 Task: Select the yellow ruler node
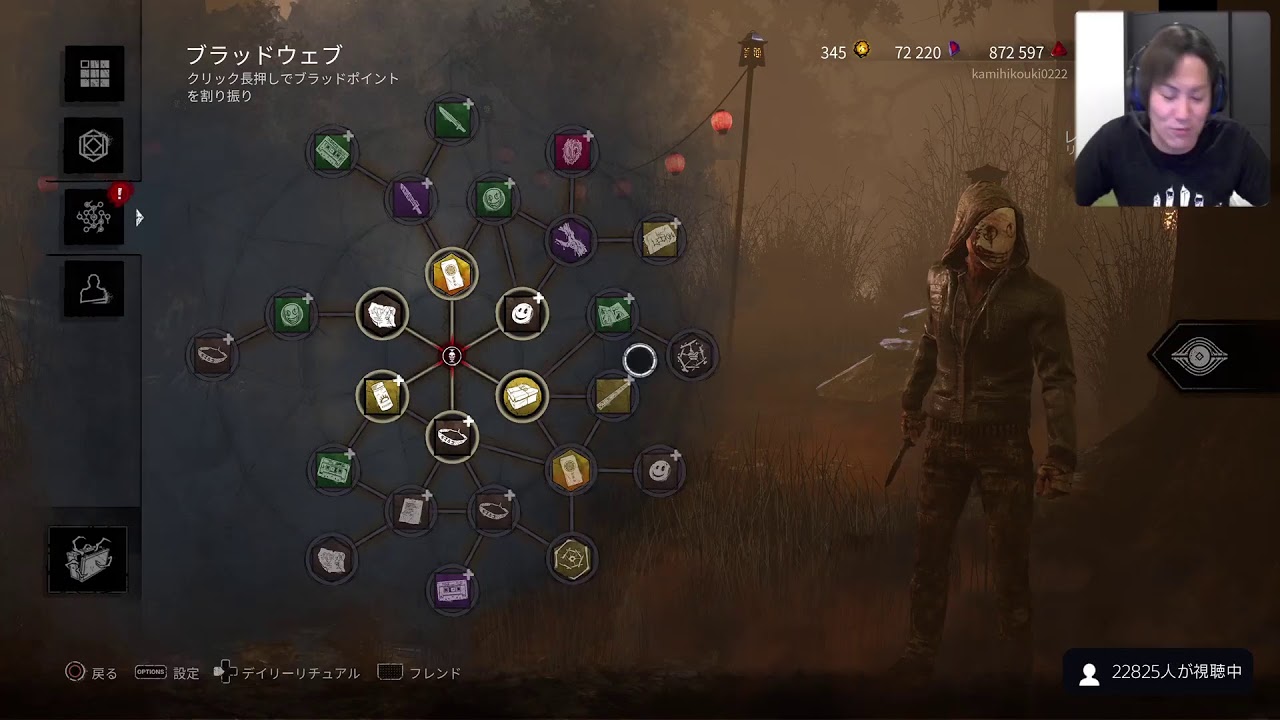point(612,396)
